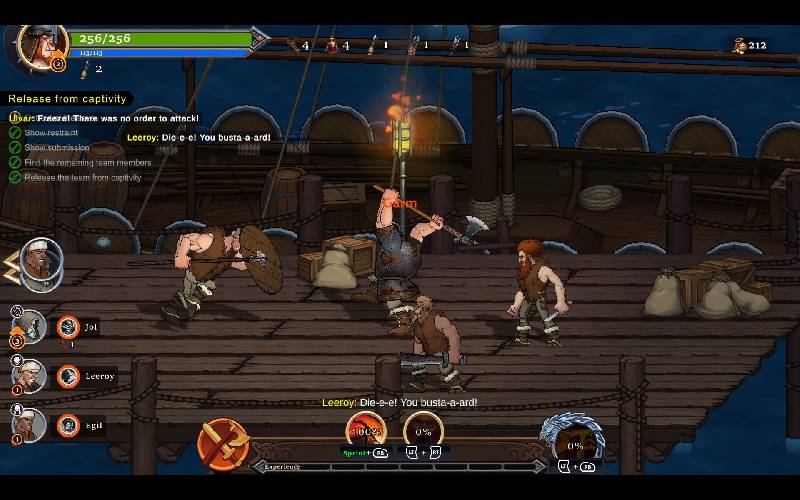Activate the silver-winged special ability icon

point(572,442)
